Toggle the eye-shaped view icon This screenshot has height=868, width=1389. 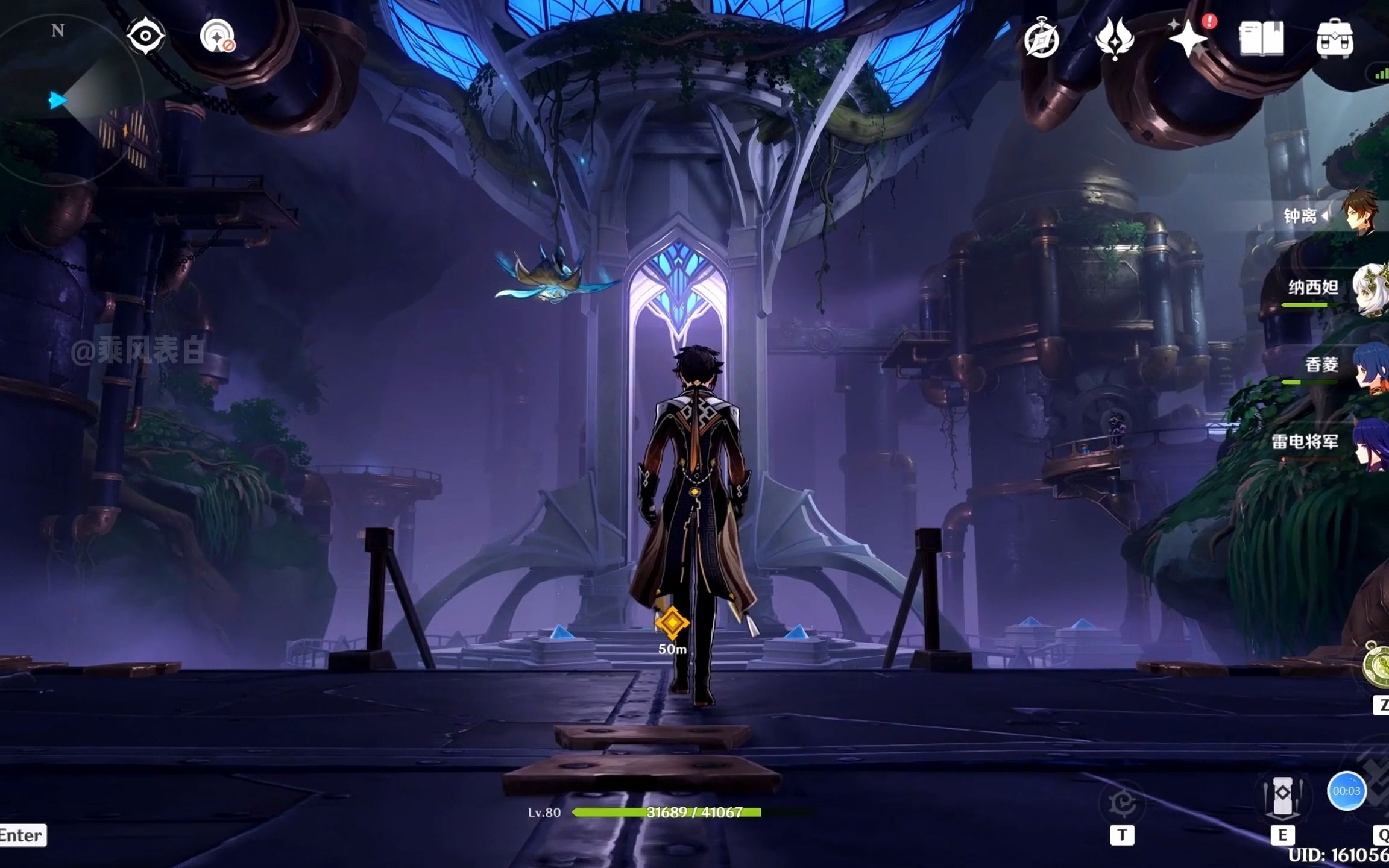[x=145, y=36]
